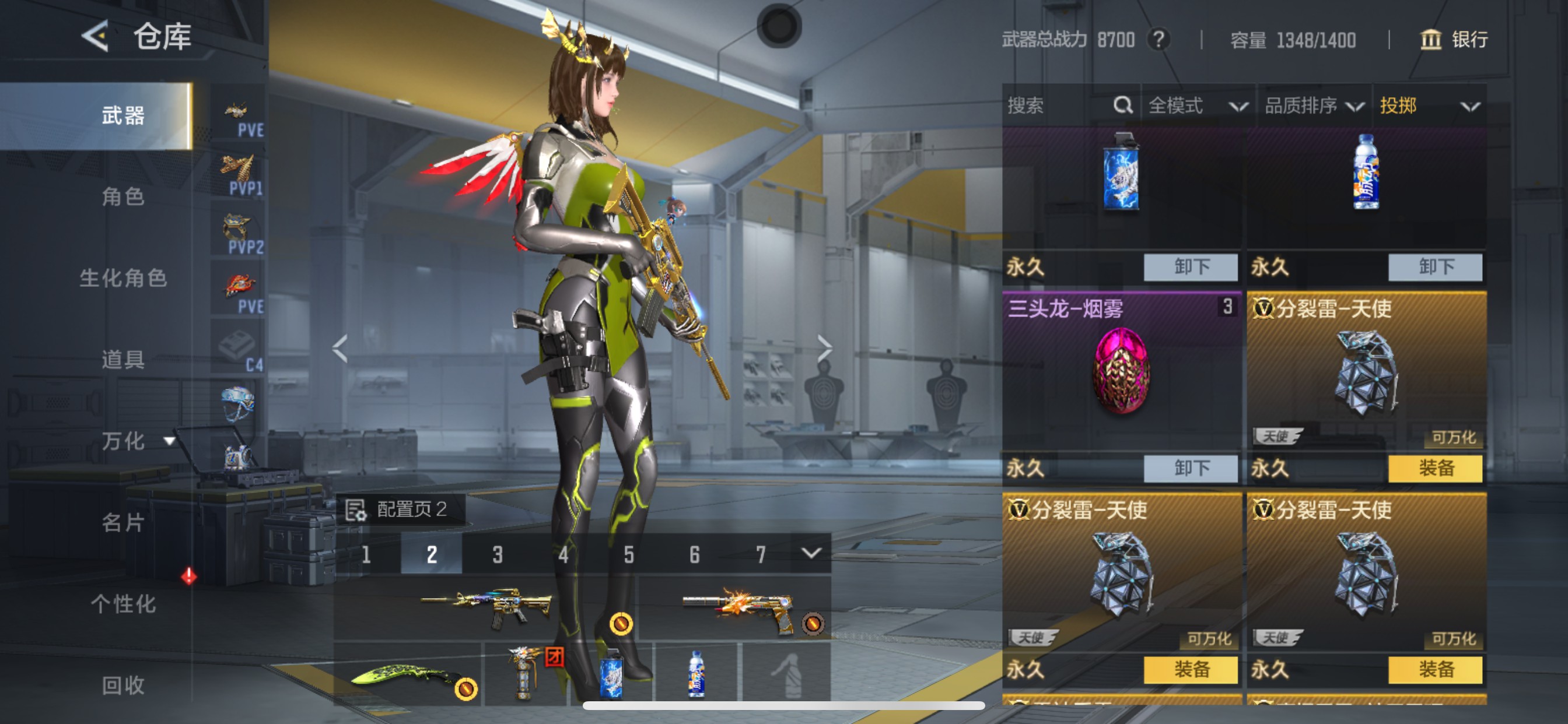1568x724 pixels.
Task: Open the 名片 category
Action: point(123,522)
